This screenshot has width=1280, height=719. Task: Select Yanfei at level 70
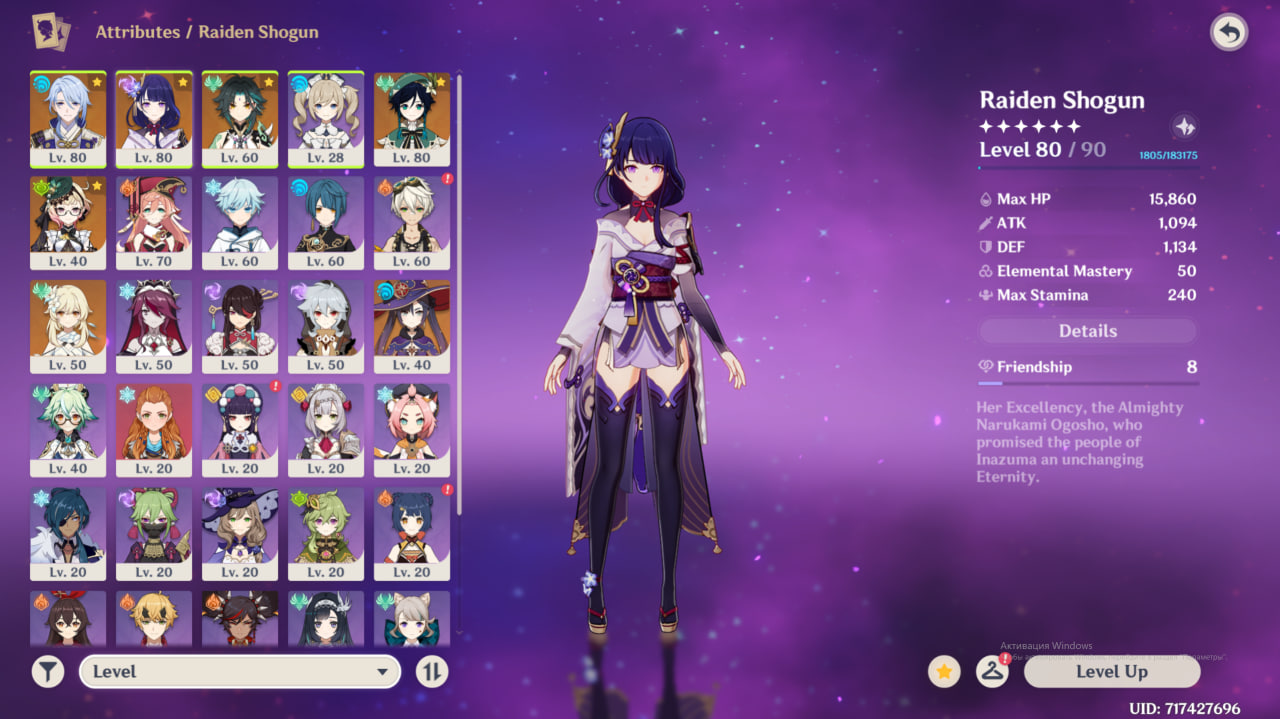[x=154, y=222]
